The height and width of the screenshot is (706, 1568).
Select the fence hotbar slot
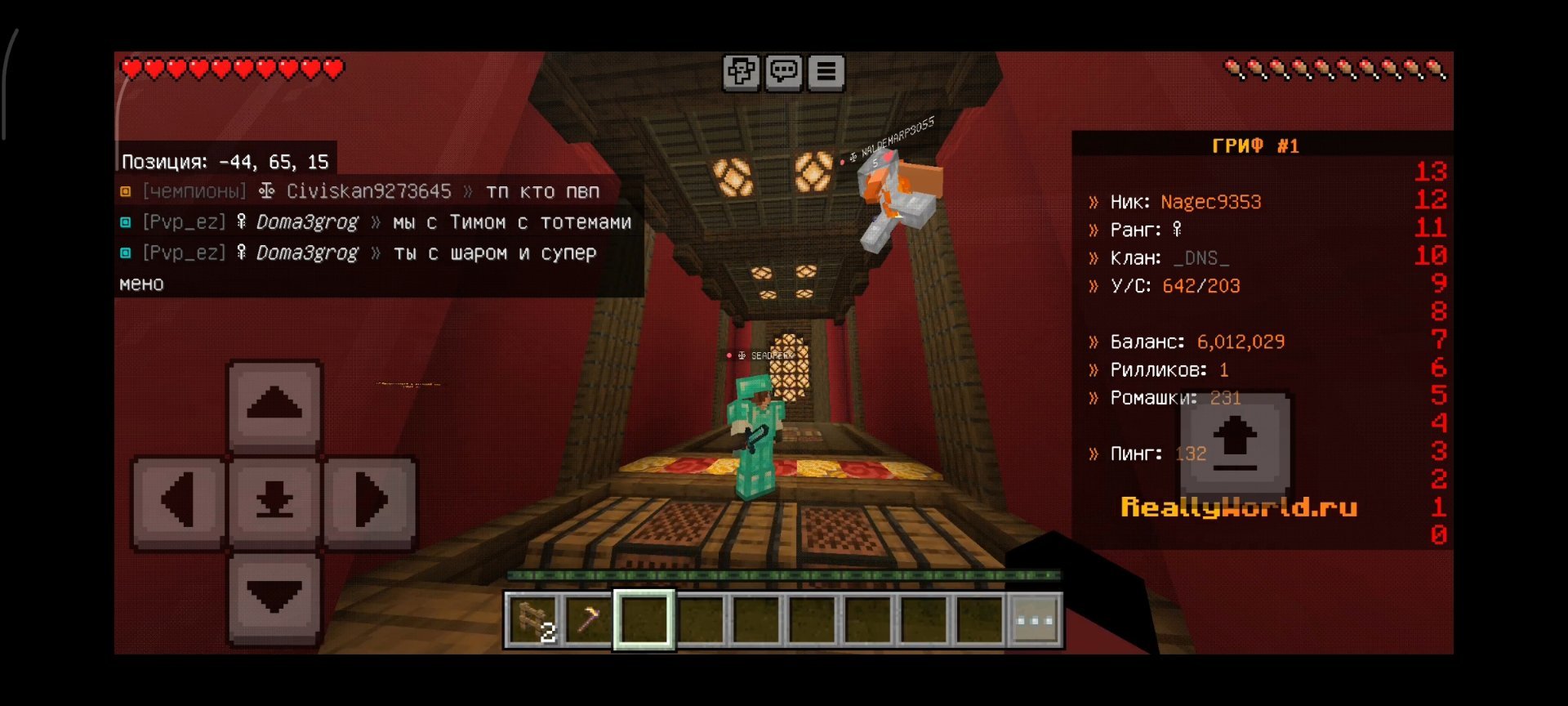(533, 621)
